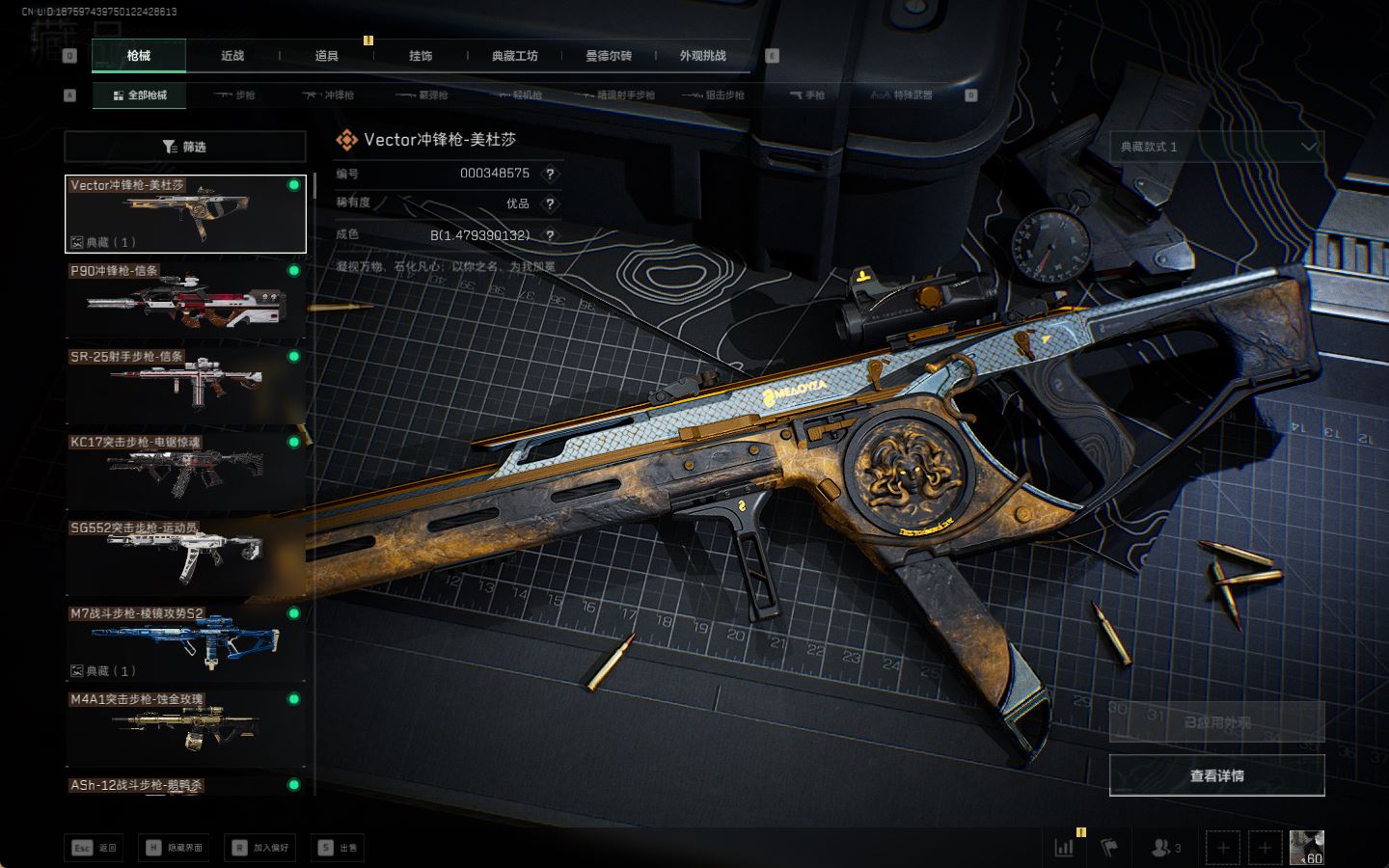
Task: Open the 典藏款式 1 dropdown
Action: click(1216, 147)
